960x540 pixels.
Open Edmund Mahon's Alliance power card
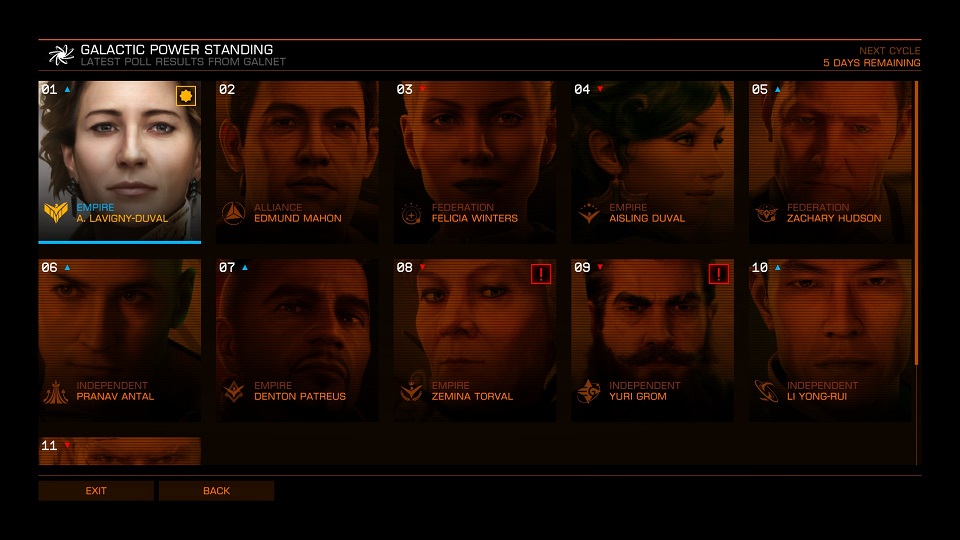point(297,160)
